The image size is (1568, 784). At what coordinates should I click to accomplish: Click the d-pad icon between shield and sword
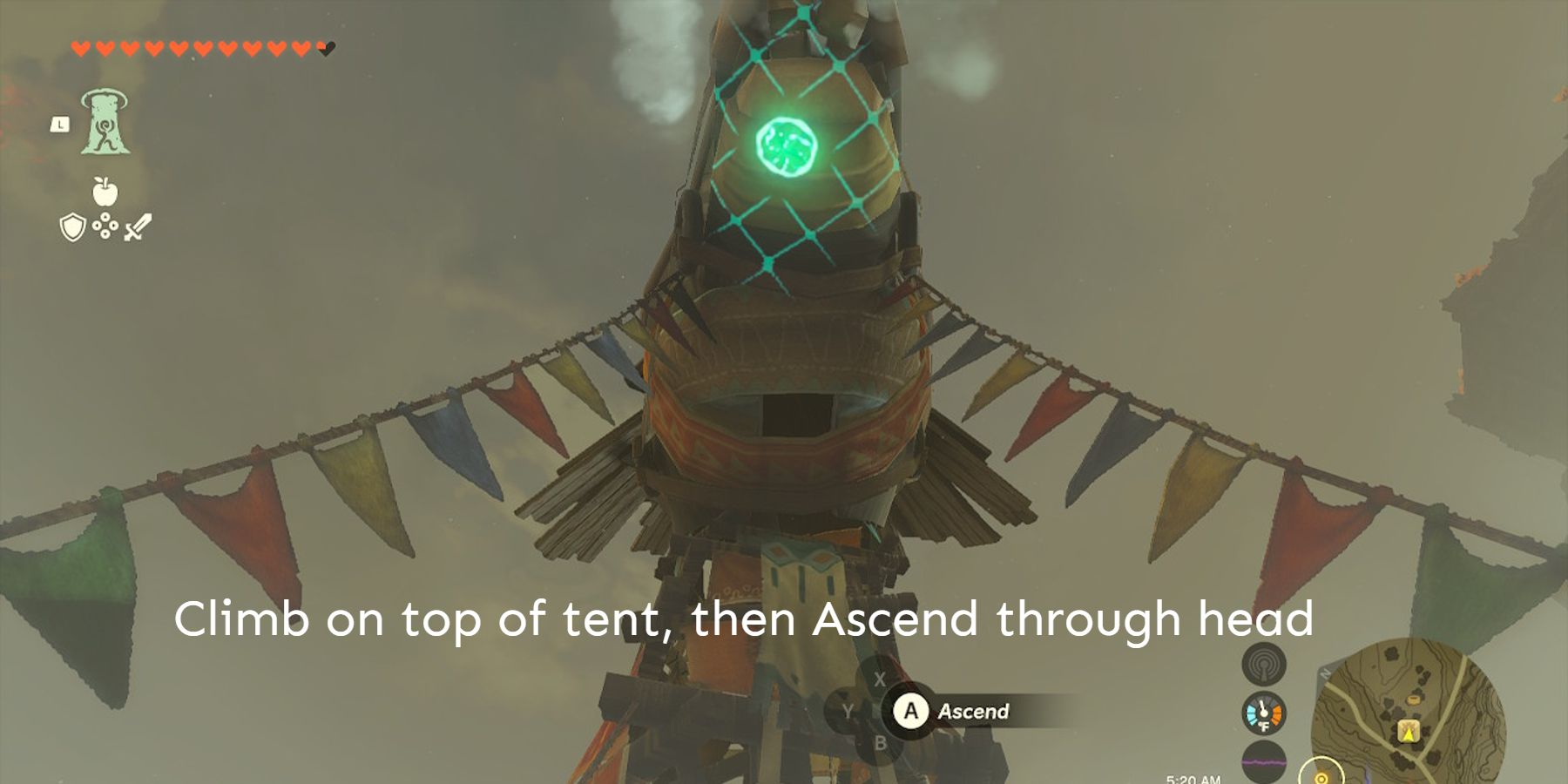click(x=105, y=226)
